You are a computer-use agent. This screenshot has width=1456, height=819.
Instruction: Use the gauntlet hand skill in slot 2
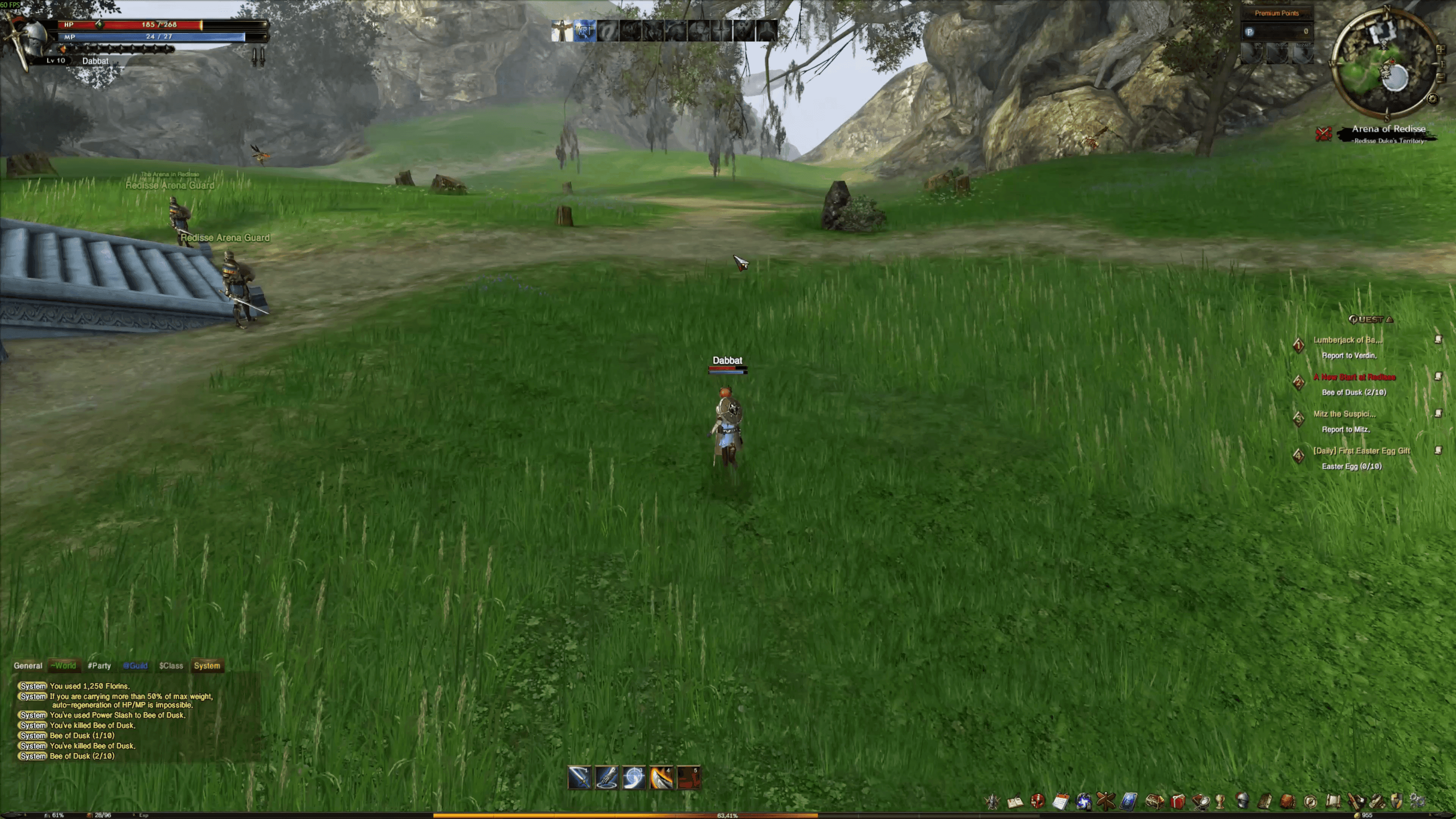(607, 778)
